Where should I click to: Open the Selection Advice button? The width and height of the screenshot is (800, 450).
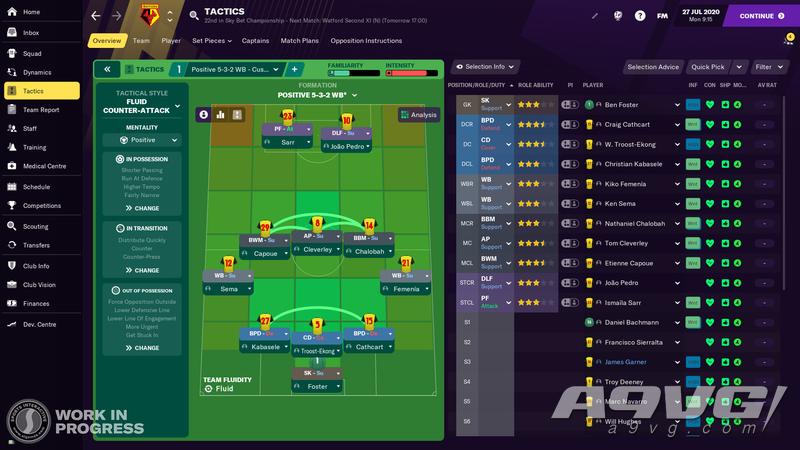click(x=653, y=67)
